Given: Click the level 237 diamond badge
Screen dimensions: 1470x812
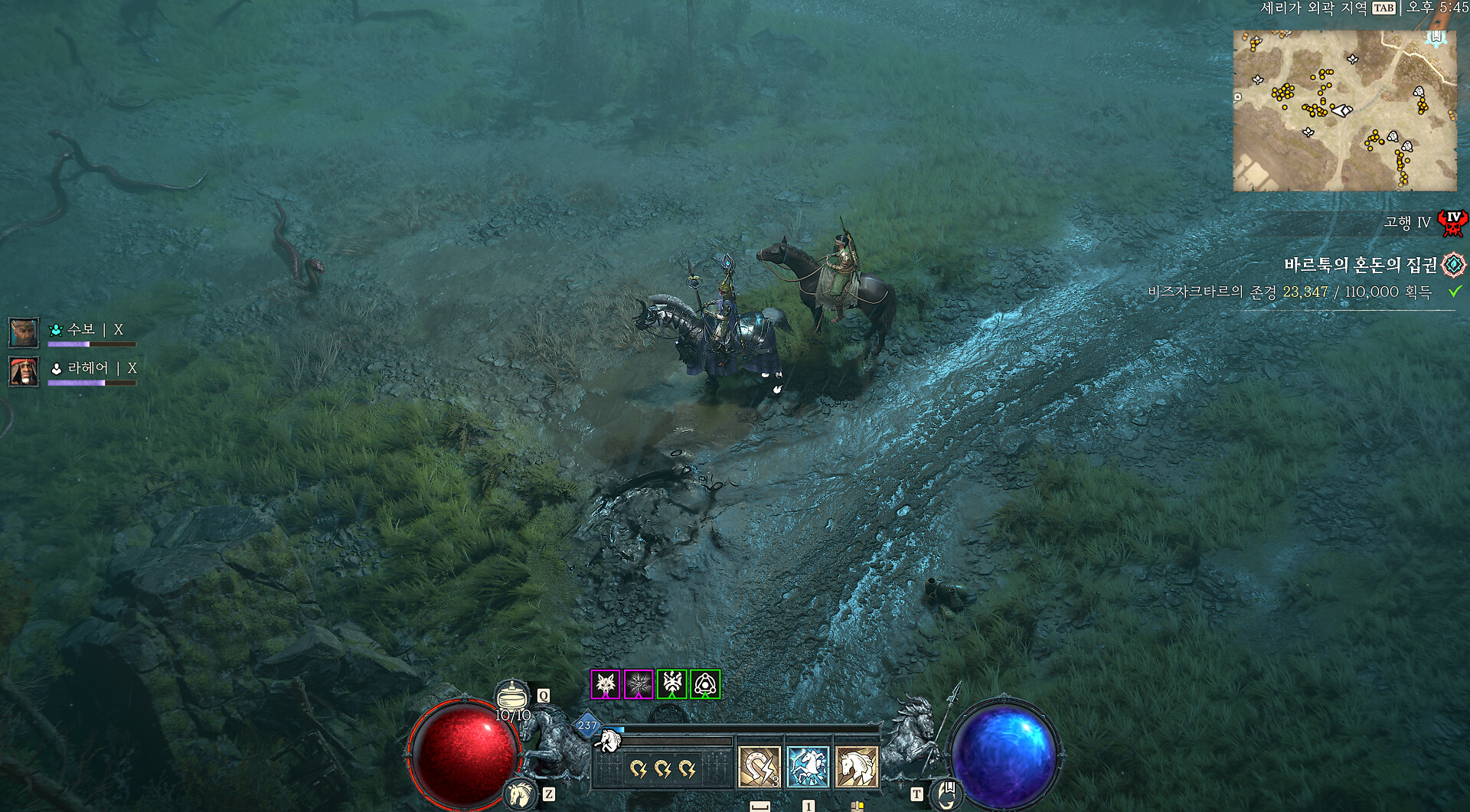Looking at the screenshot, I should click(x=587, y=726).
